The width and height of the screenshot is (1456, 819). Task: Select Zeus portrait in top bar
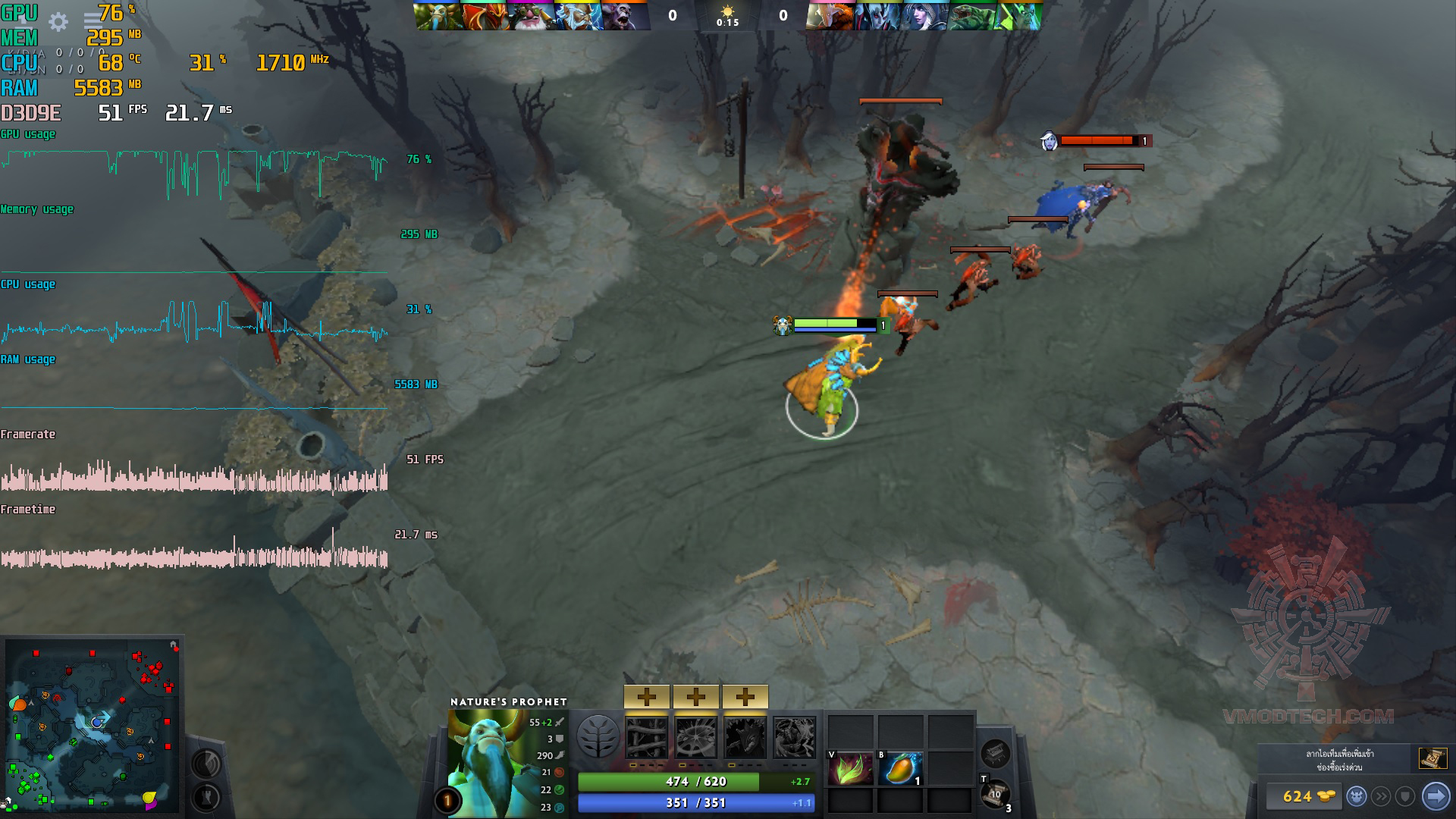(x=578, y=16)
